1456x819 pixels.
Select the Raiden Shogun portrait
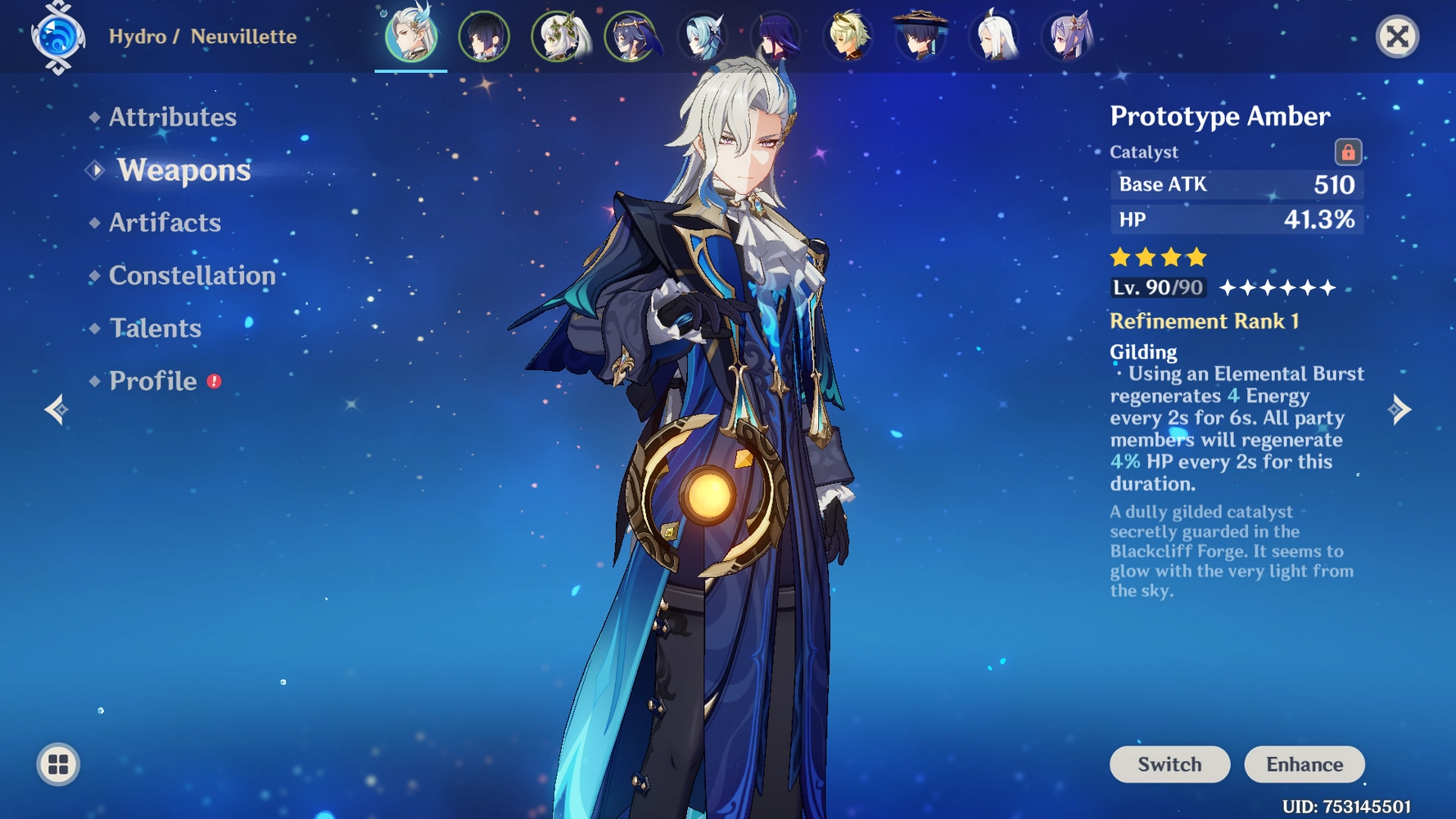click(775, 37)
